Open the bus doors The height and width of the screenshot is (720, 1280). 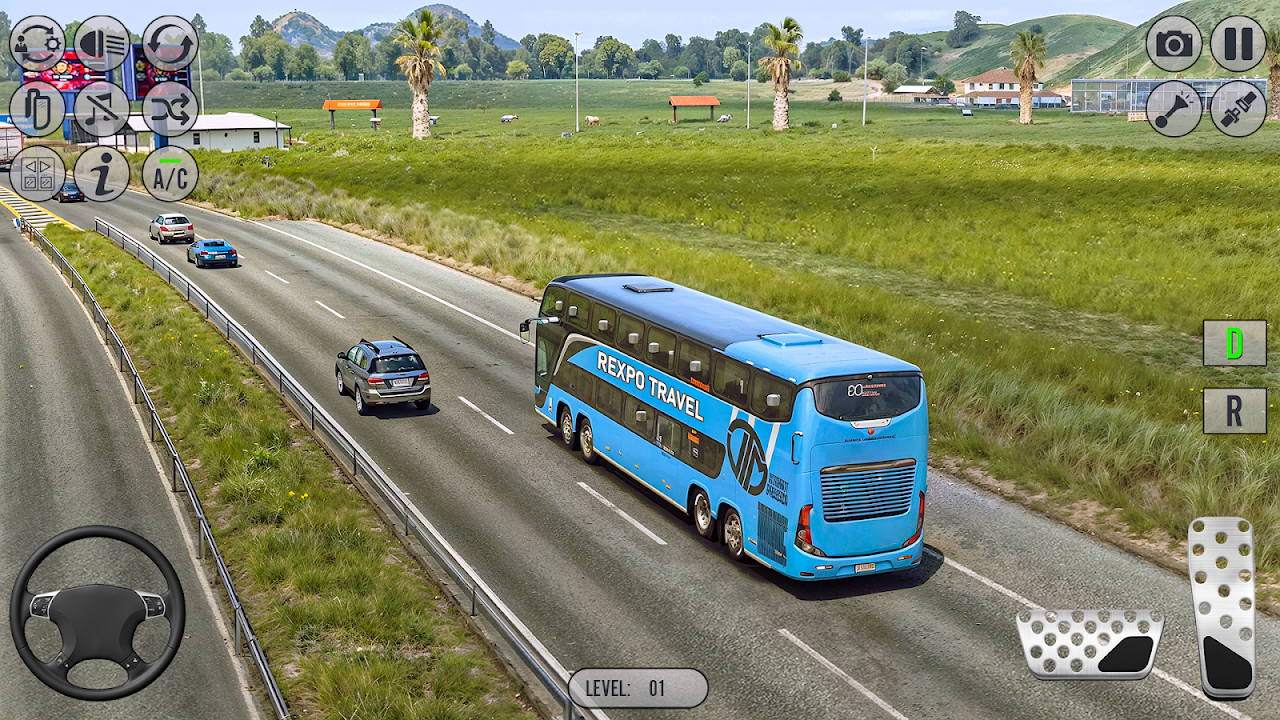[x=37, y=174]
